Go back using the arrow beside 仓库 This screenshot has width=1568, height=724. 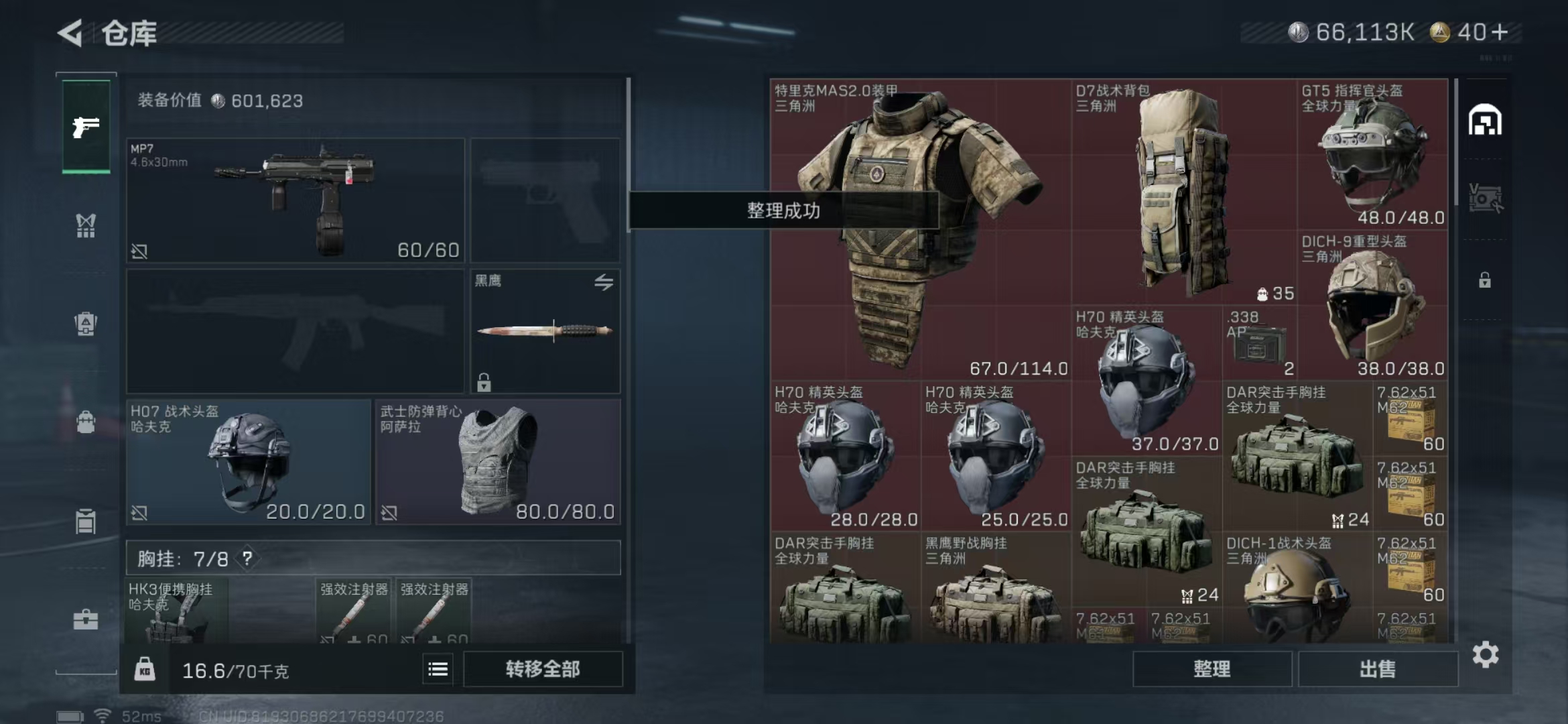(71, 33)
